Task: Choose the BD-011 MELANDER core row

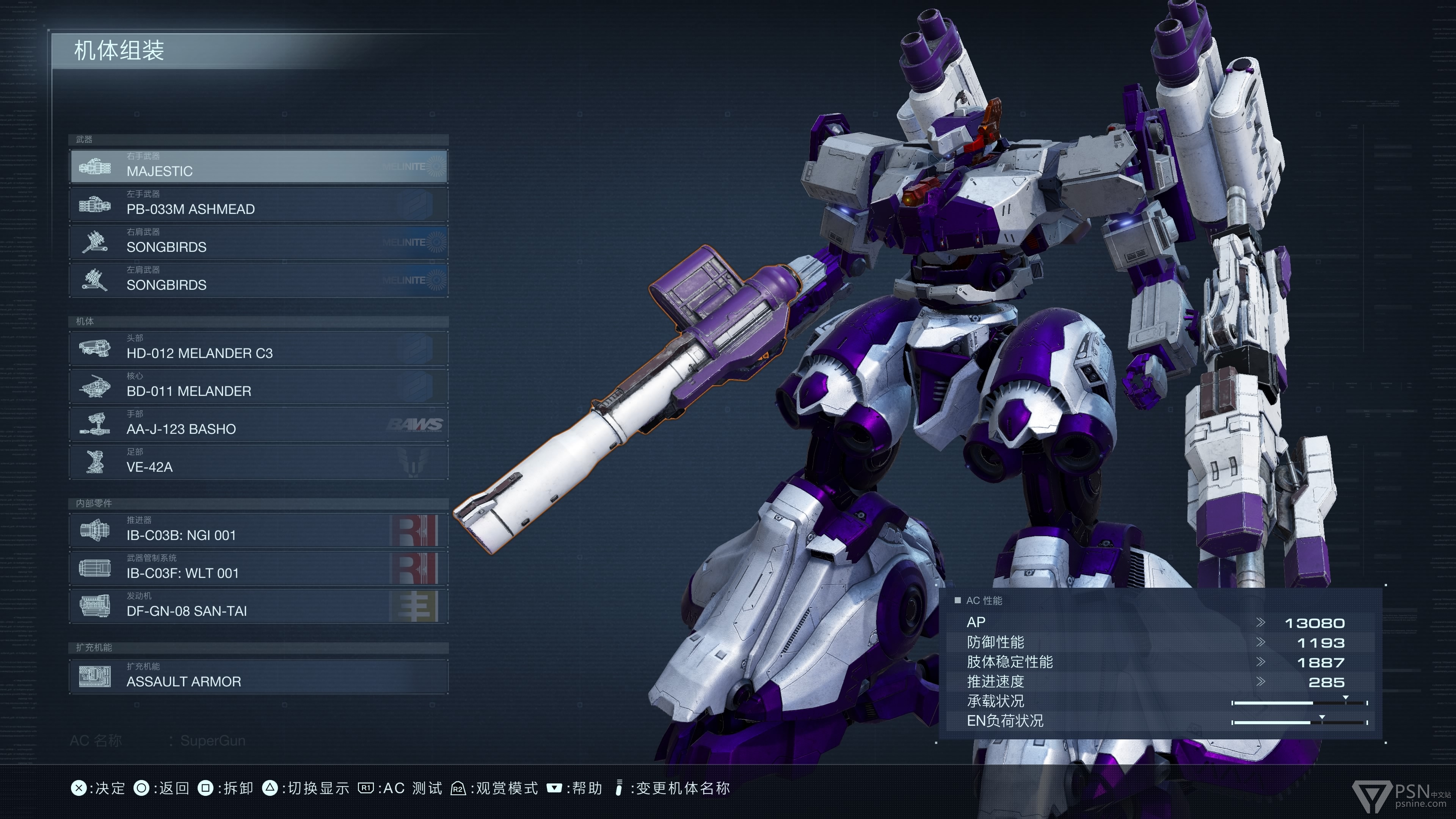Action: pyautogui.click(x=259, y=386)
